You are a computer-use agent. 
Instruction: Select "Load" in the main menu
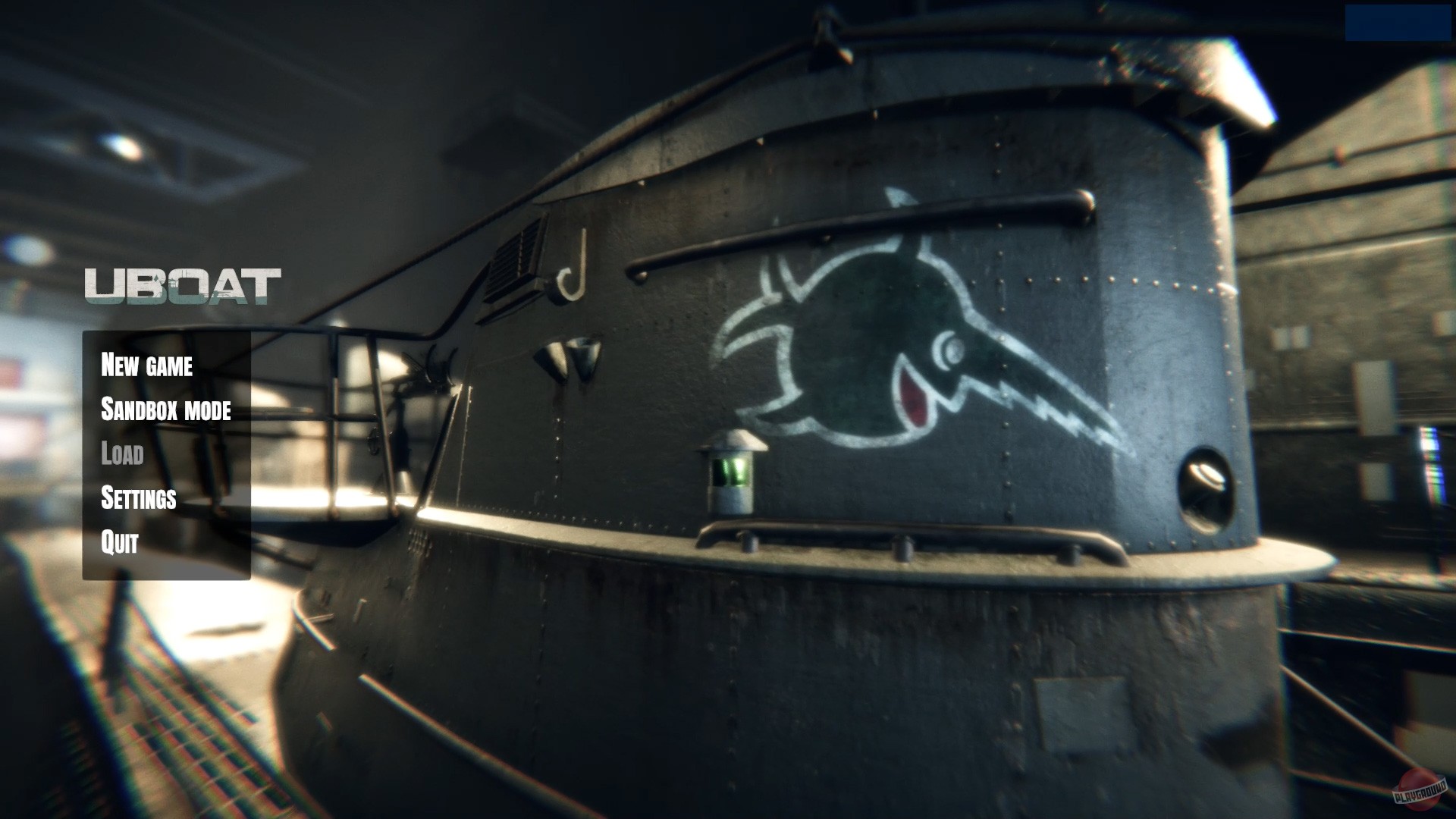(x=123, y=455)
